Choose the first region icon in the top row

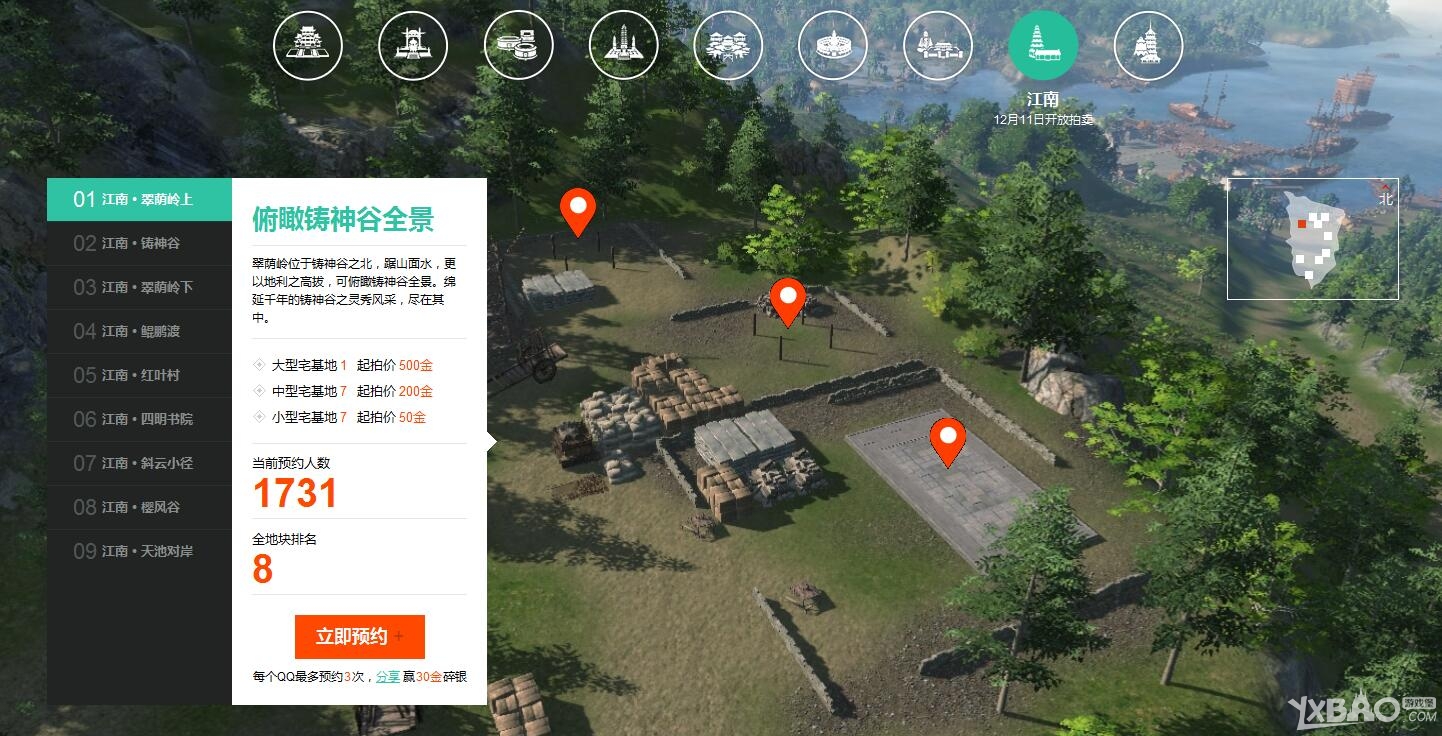[308, 45]
